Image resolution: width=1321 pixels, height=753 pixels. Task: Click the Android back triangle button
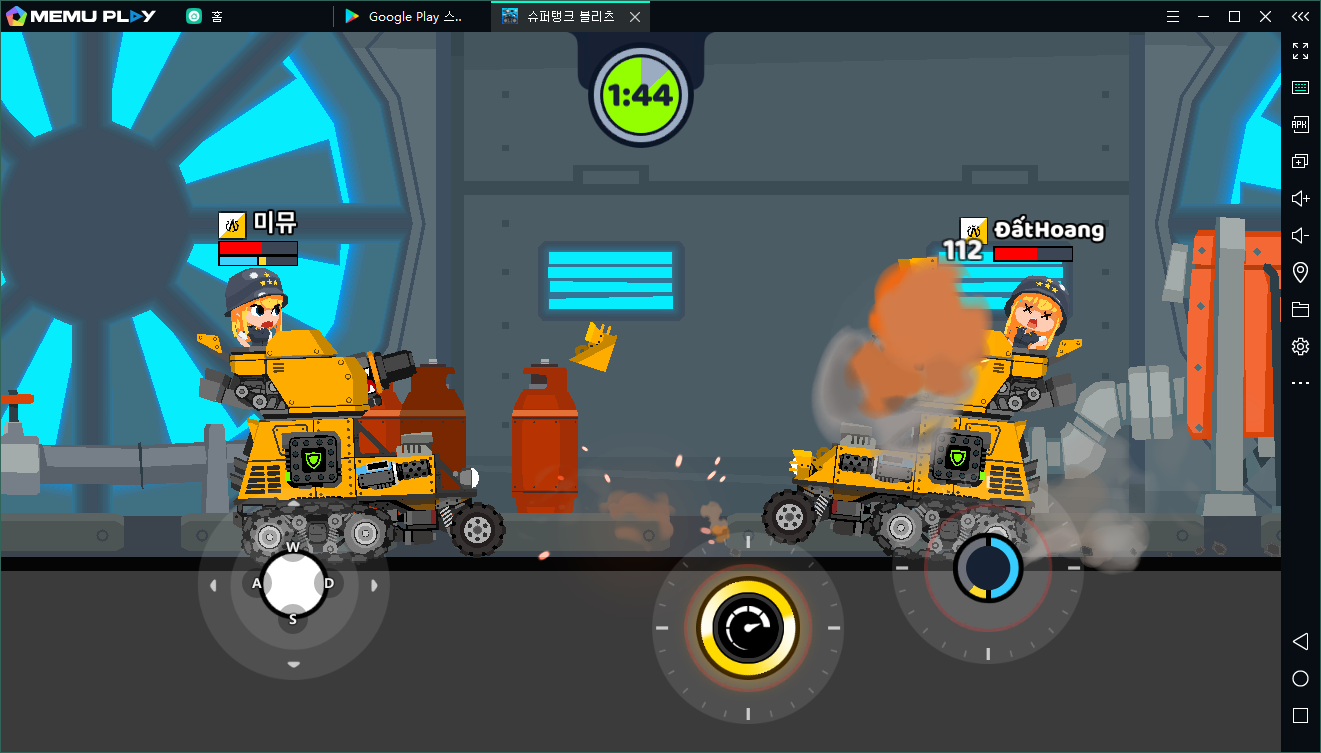click(x=1300, y=641)
